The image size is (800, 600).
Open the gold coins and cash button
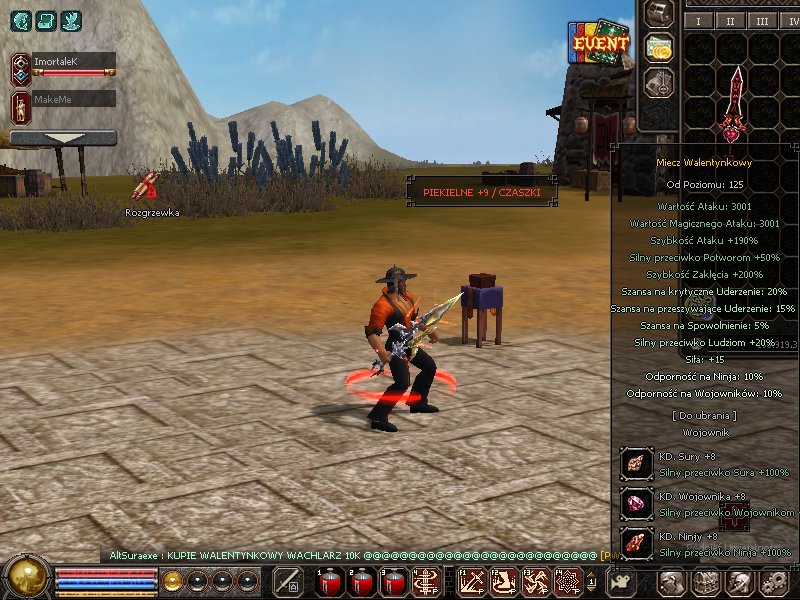coord(658,47)
